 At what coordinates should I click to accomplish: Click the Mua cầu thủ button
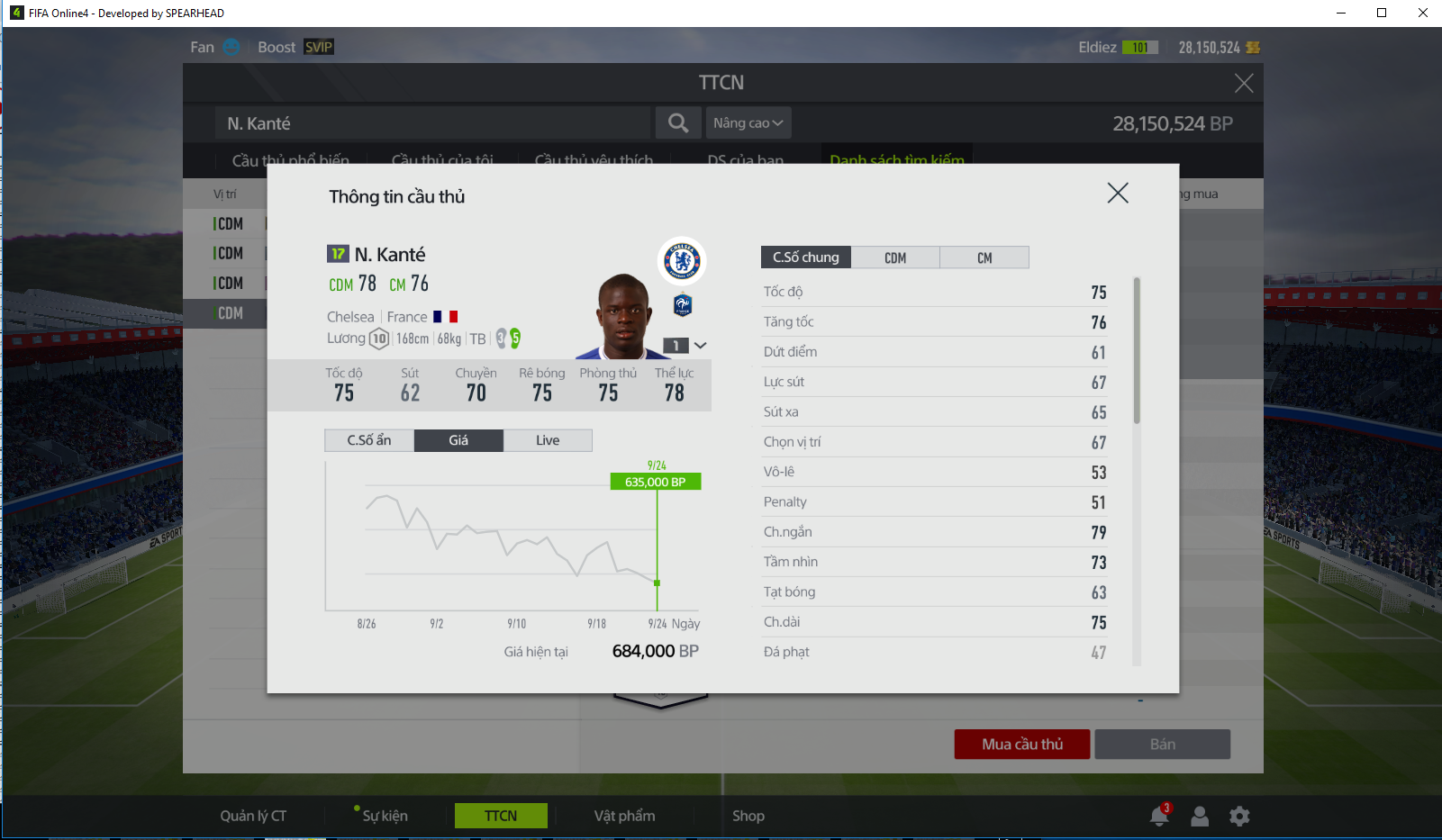point(1022,745)
